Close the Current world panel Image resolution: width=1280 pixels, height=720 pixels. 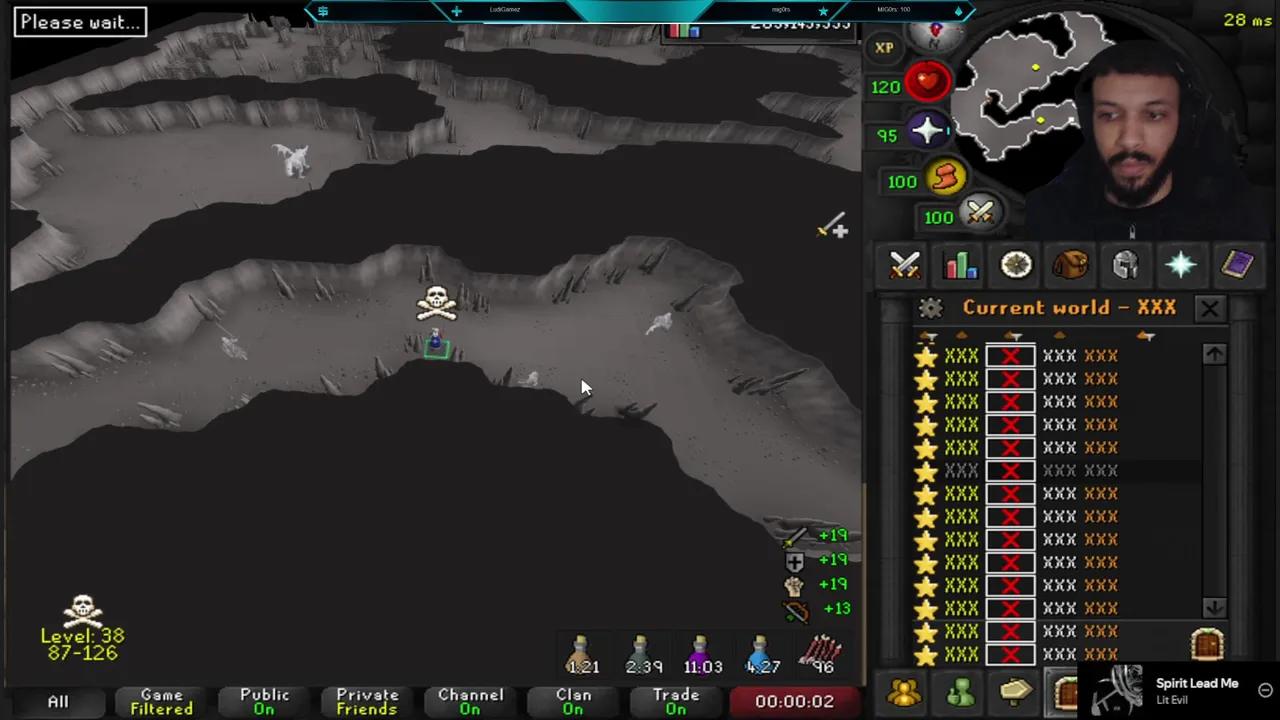[x=1209, y=308]
